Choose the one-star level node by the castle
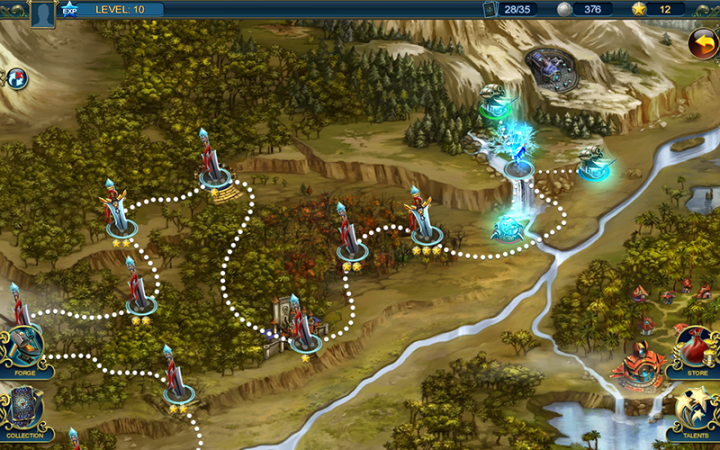This screenshot has height=450, width=720. [x=305, y=338]
